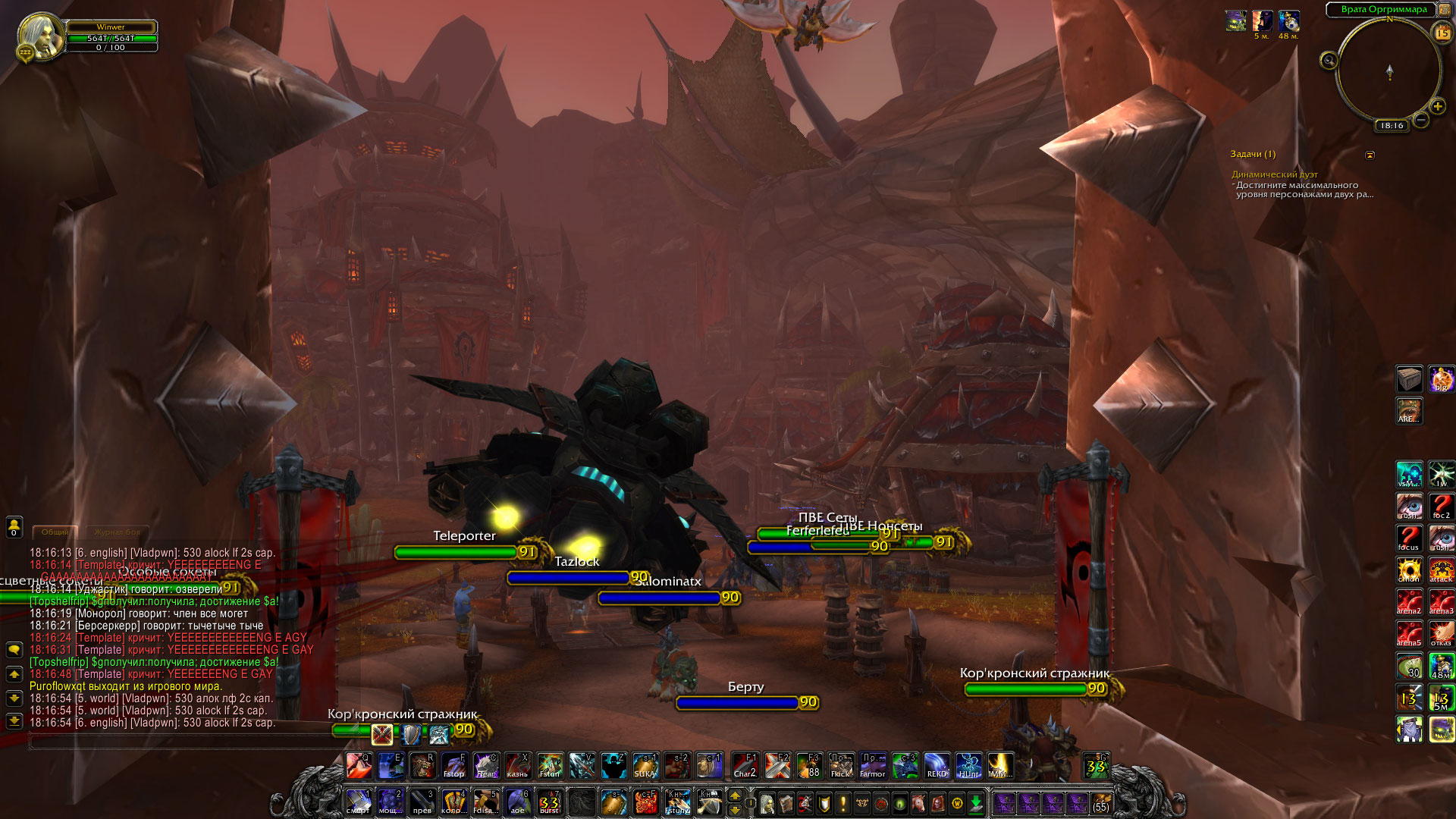Click the смерт ability in slot 1
This screenshot has width=1456, height=819.
point(359,802)
